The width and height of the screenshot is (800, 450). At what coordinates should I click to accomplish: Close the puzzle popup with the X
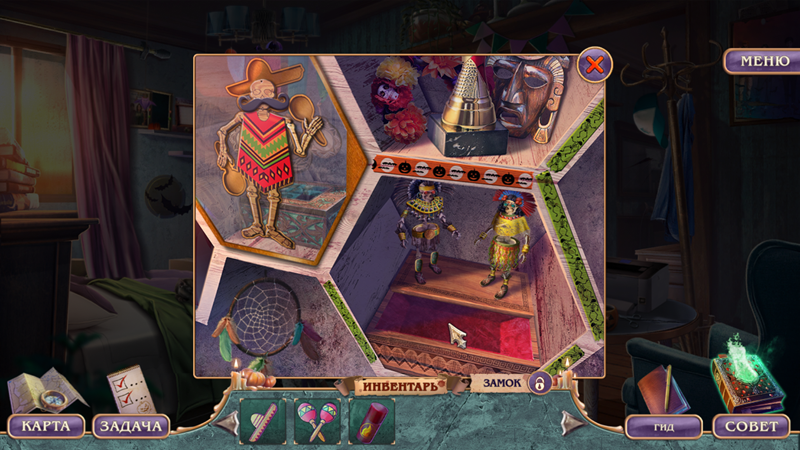click(594, 65)
